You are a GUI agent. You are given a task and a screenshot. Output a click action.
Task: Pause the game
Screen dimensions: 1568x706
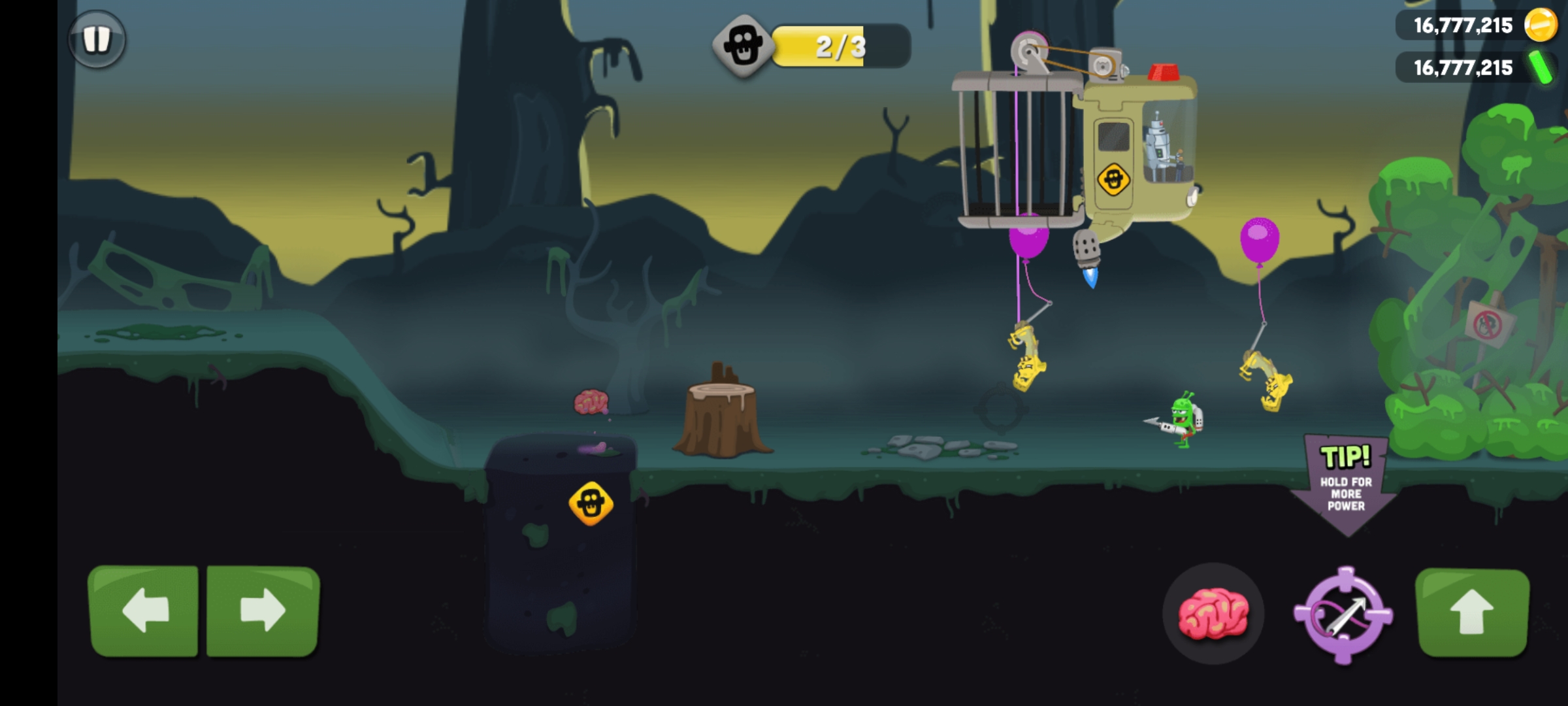pos(97,39)
